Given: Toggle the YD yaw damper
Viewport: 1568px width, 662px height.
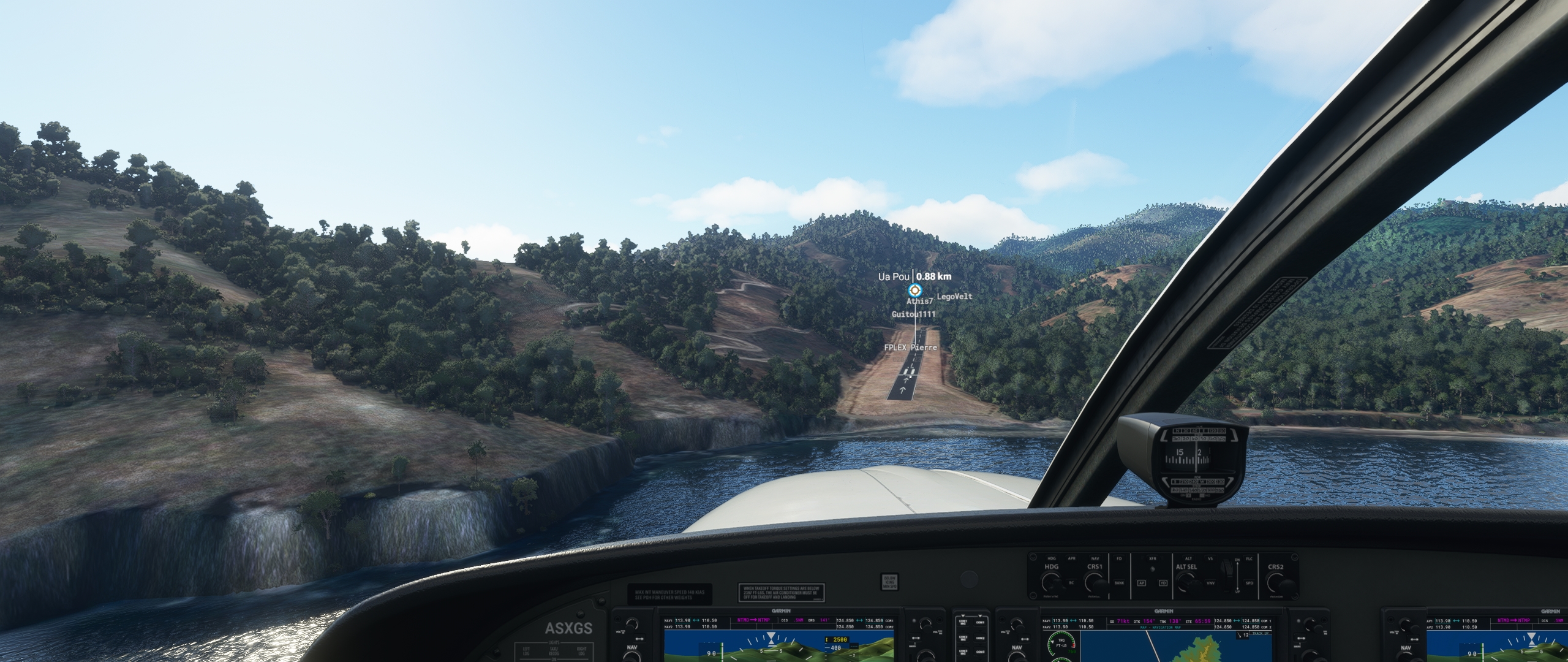Looking at the screenshot, I should pos(1164,584).
